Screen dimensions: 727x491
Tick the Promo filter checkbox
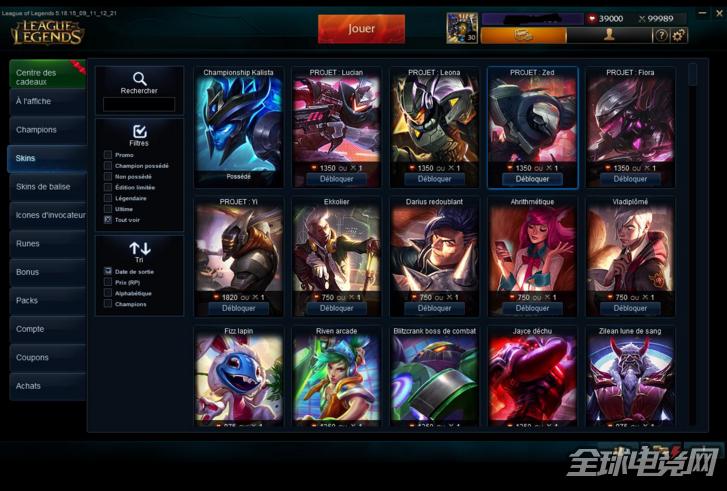108,155
